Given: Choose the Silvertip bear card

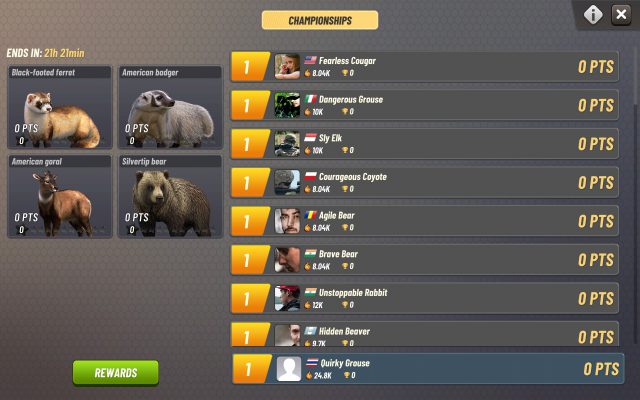Looking at the screenshot, I should pos(170,196).
